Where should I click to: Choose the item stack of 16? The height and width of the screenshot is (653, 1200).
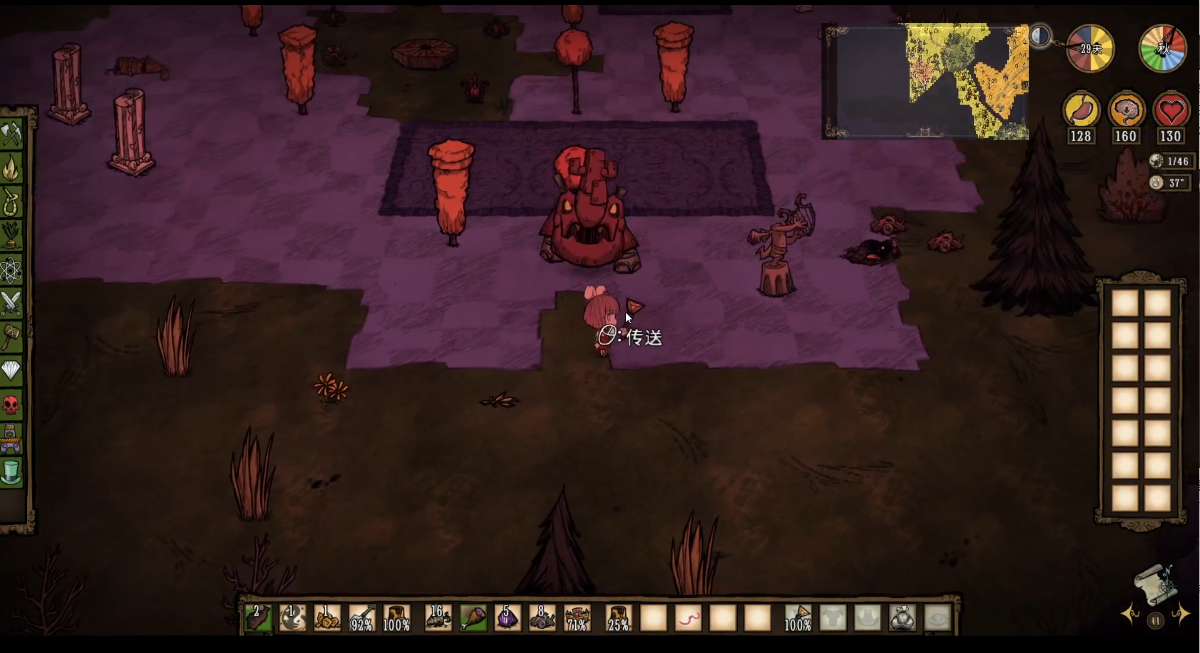pyautogui.click(x=438, y=618)
